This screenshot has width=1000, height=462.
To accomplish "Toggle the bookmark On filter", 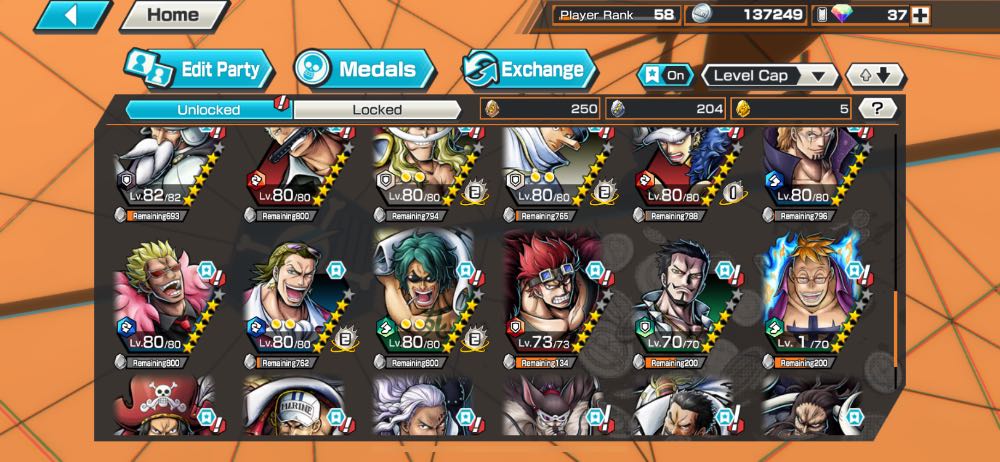I will tap(666, 75).
